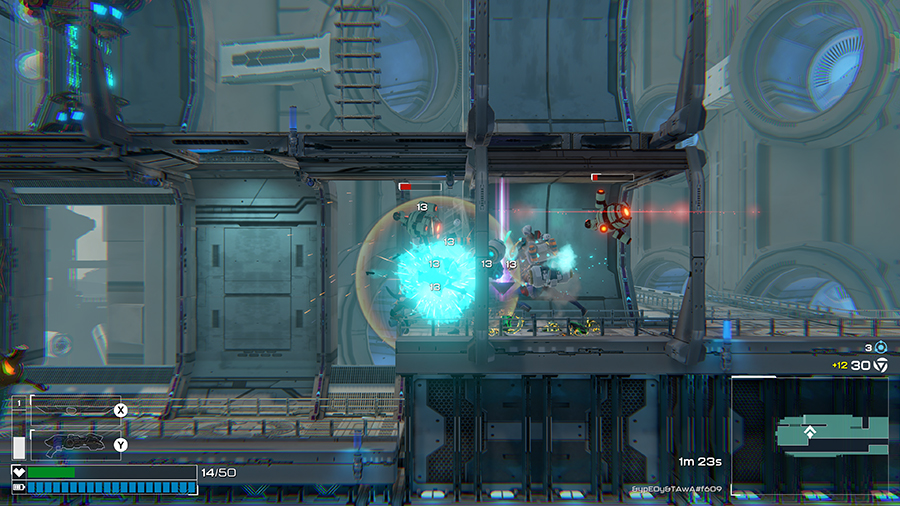Click the weapon slot number 1 indicator

tap(18, 403)
